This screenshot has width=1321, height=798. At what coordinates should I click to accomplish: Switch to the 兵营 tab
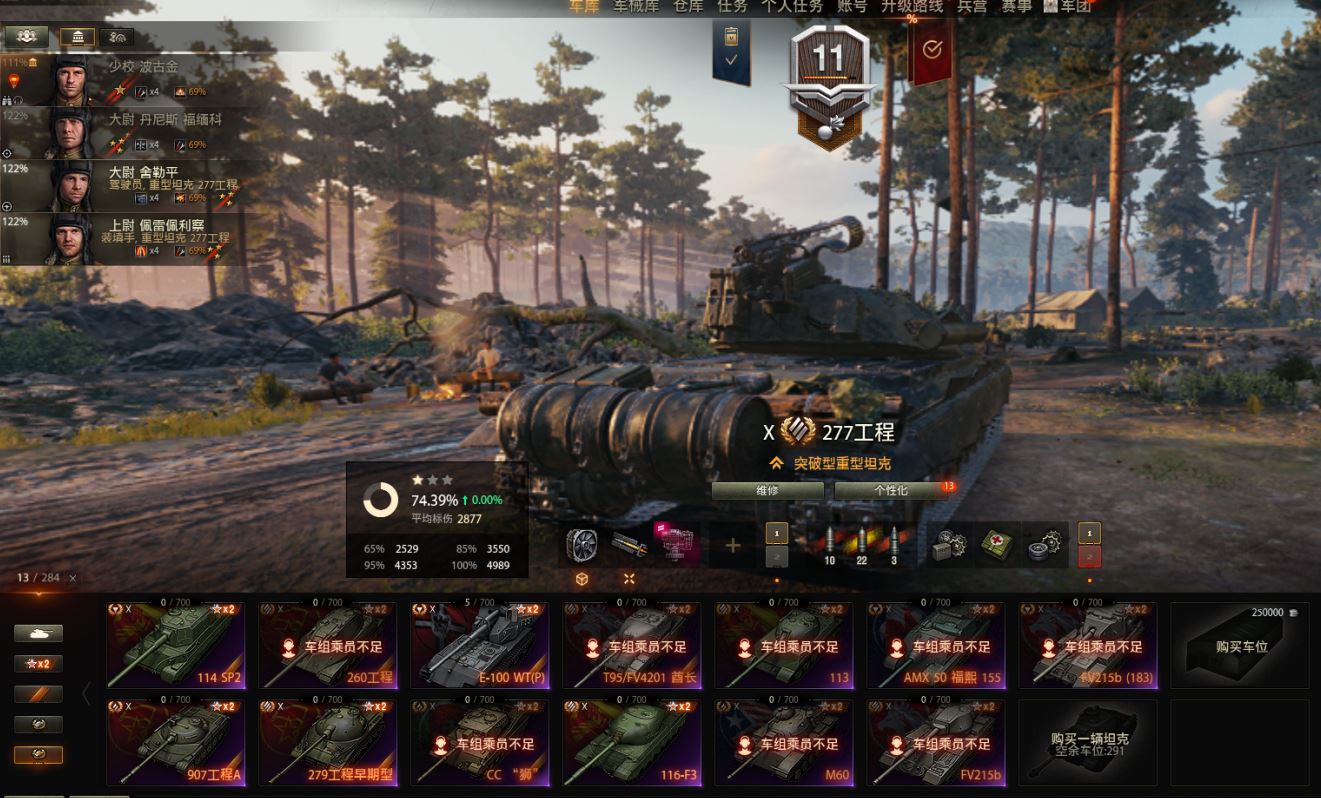(x=971, y=6)
